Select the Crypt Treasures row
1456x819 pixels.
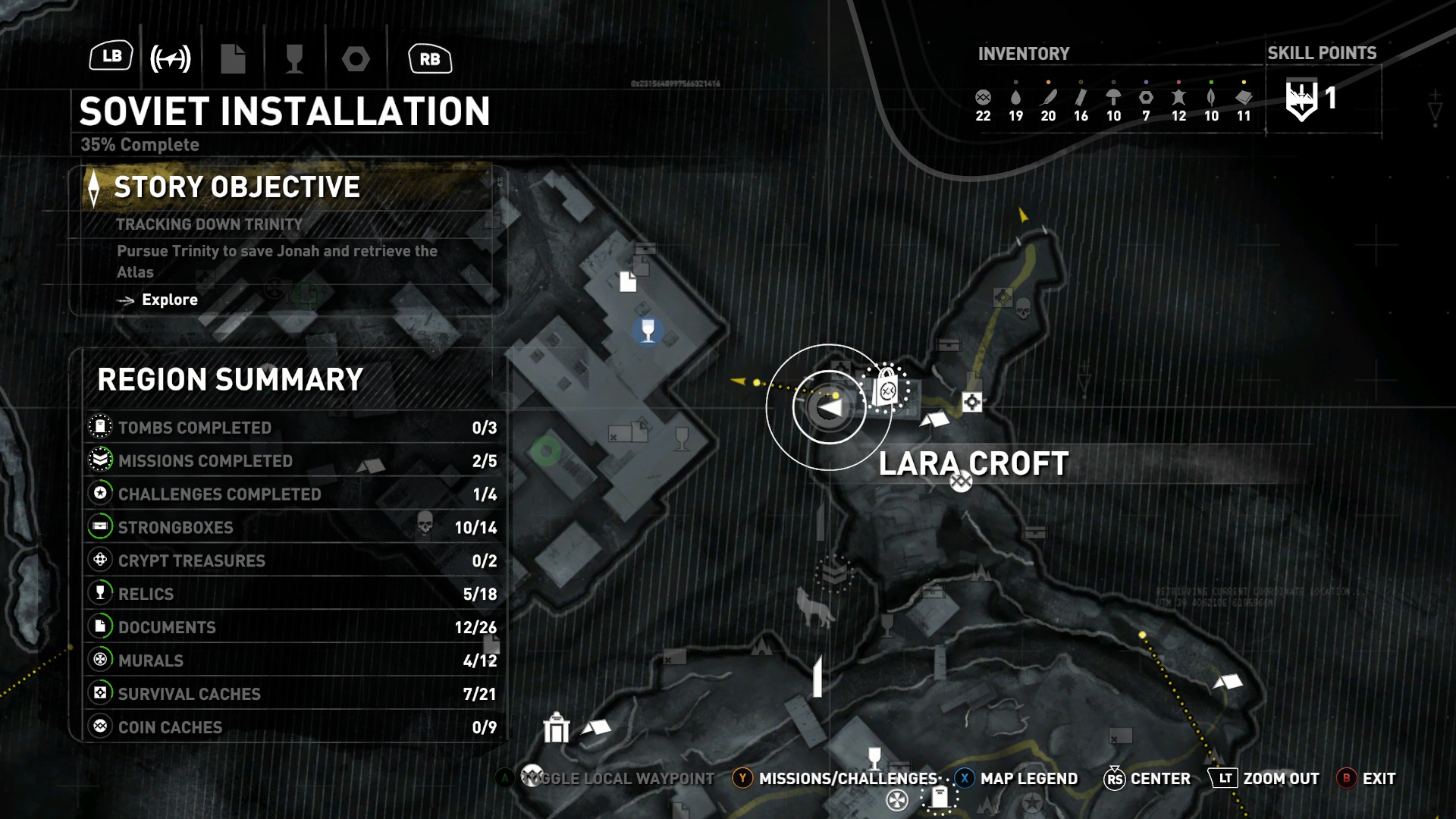(292, 561)
